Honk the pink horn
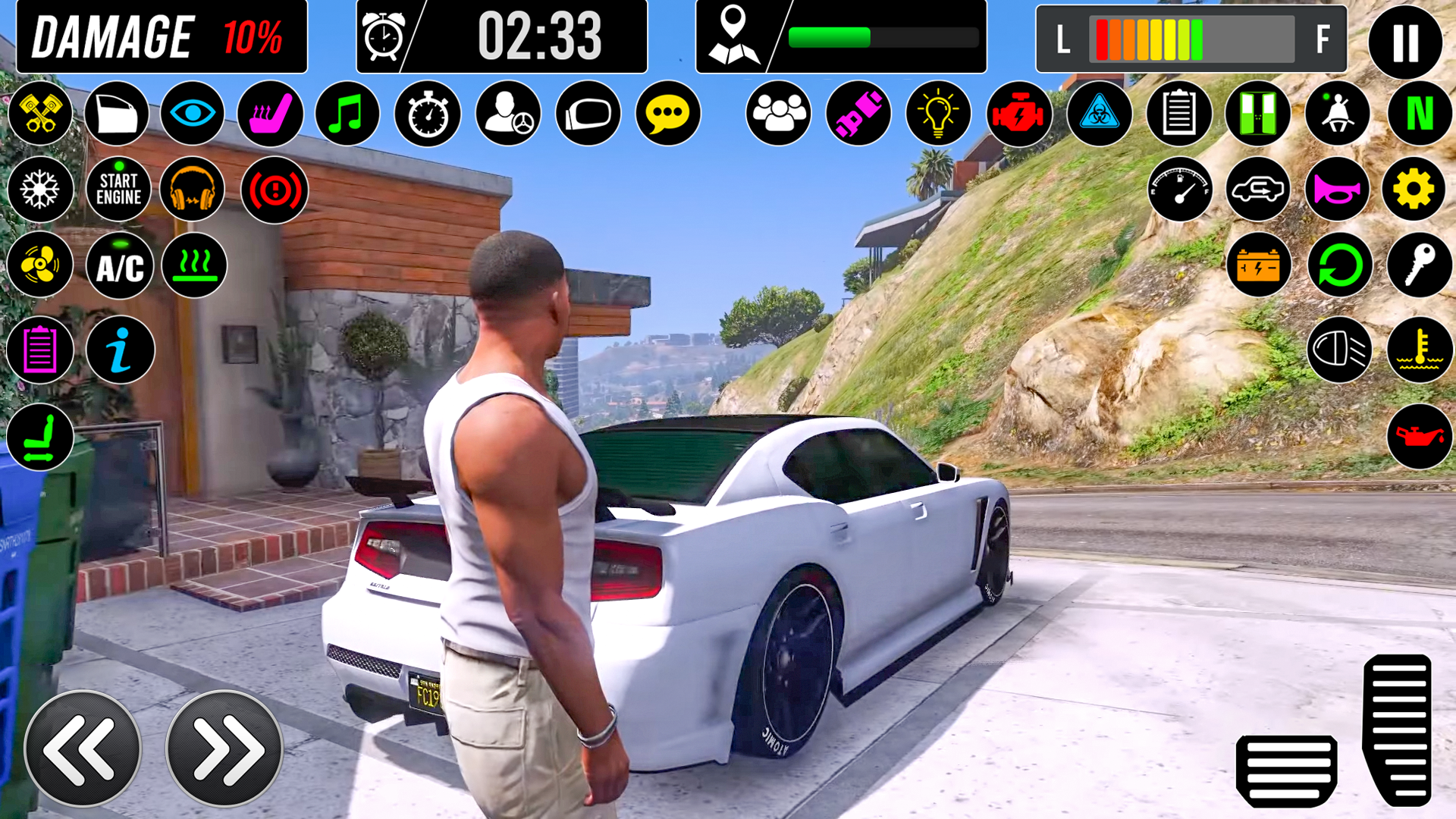Viewport: 1456px width, 819px height. tap(1337, 190)
